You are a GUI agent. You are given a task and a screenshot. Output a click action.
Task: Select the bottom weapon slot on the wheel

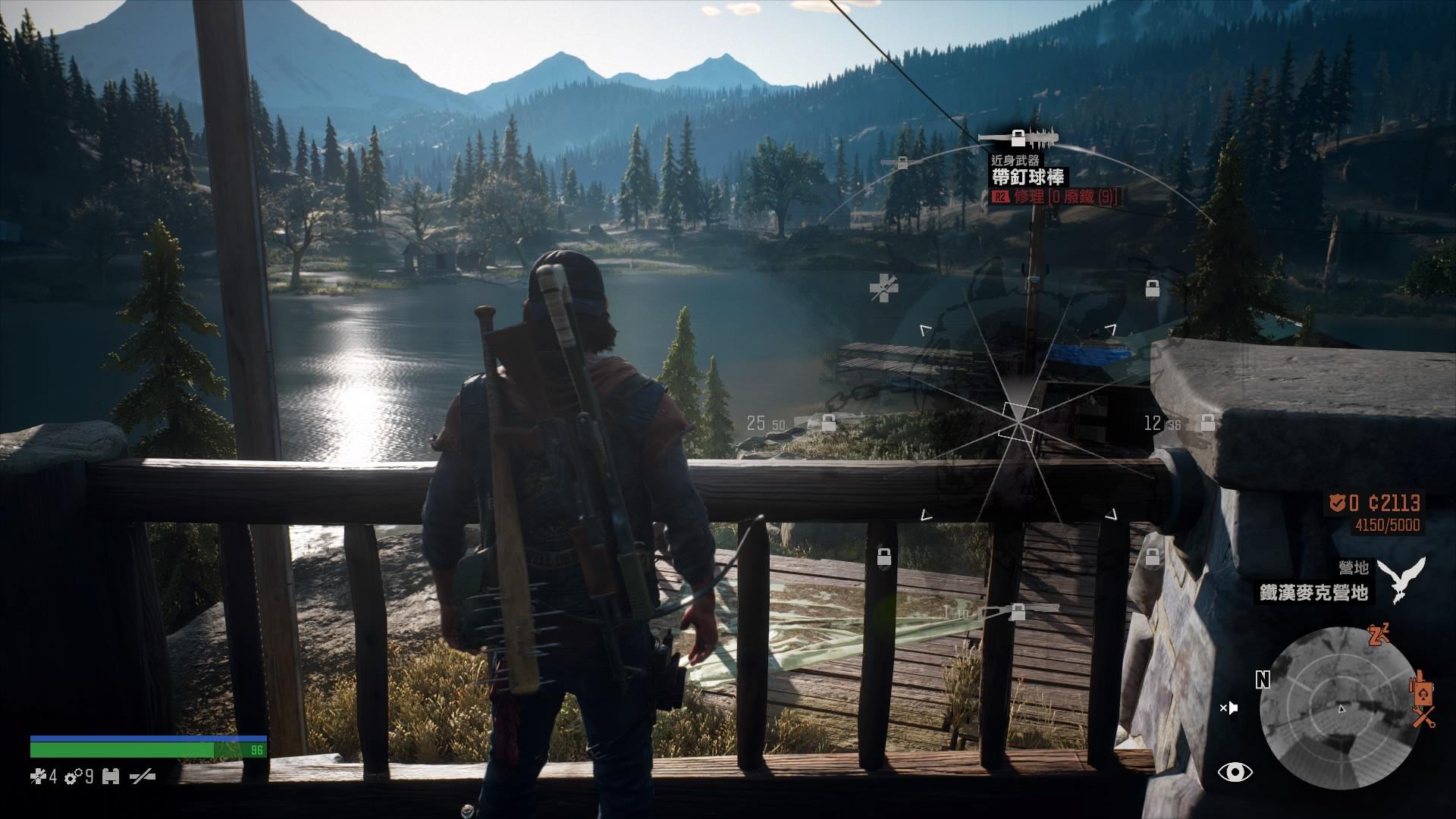(x=1016, y=610)
